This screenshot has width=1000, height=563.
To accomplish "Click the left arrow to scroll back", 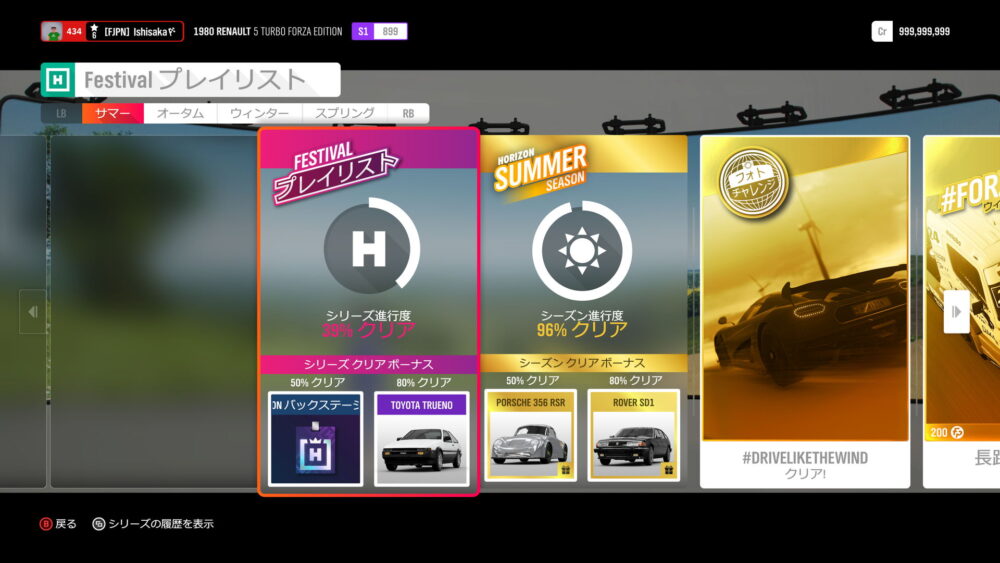I will [x=32, y=311].
